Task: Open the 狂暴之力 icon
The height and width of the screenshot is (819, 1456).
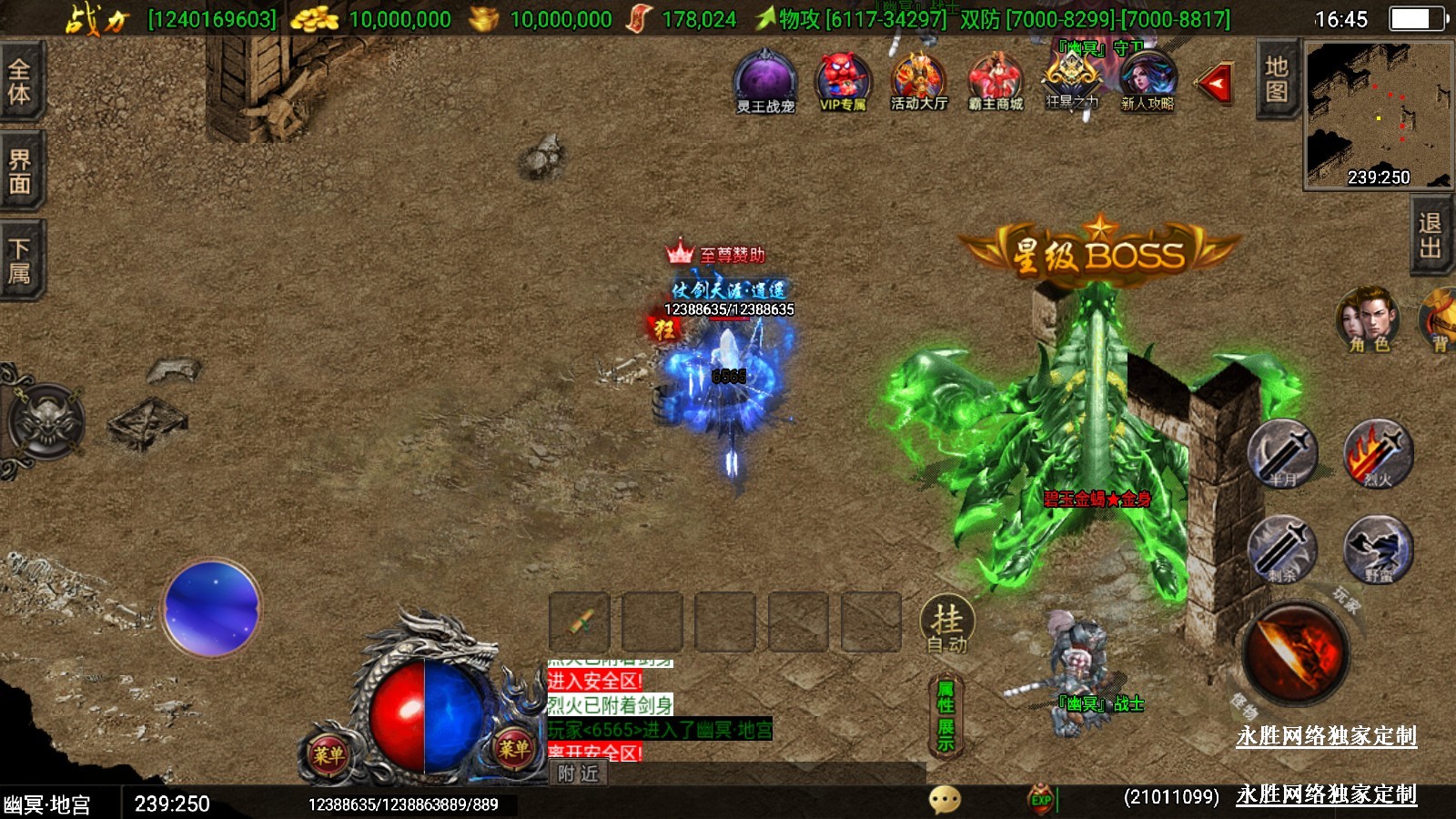Action: coord(1072,82)
